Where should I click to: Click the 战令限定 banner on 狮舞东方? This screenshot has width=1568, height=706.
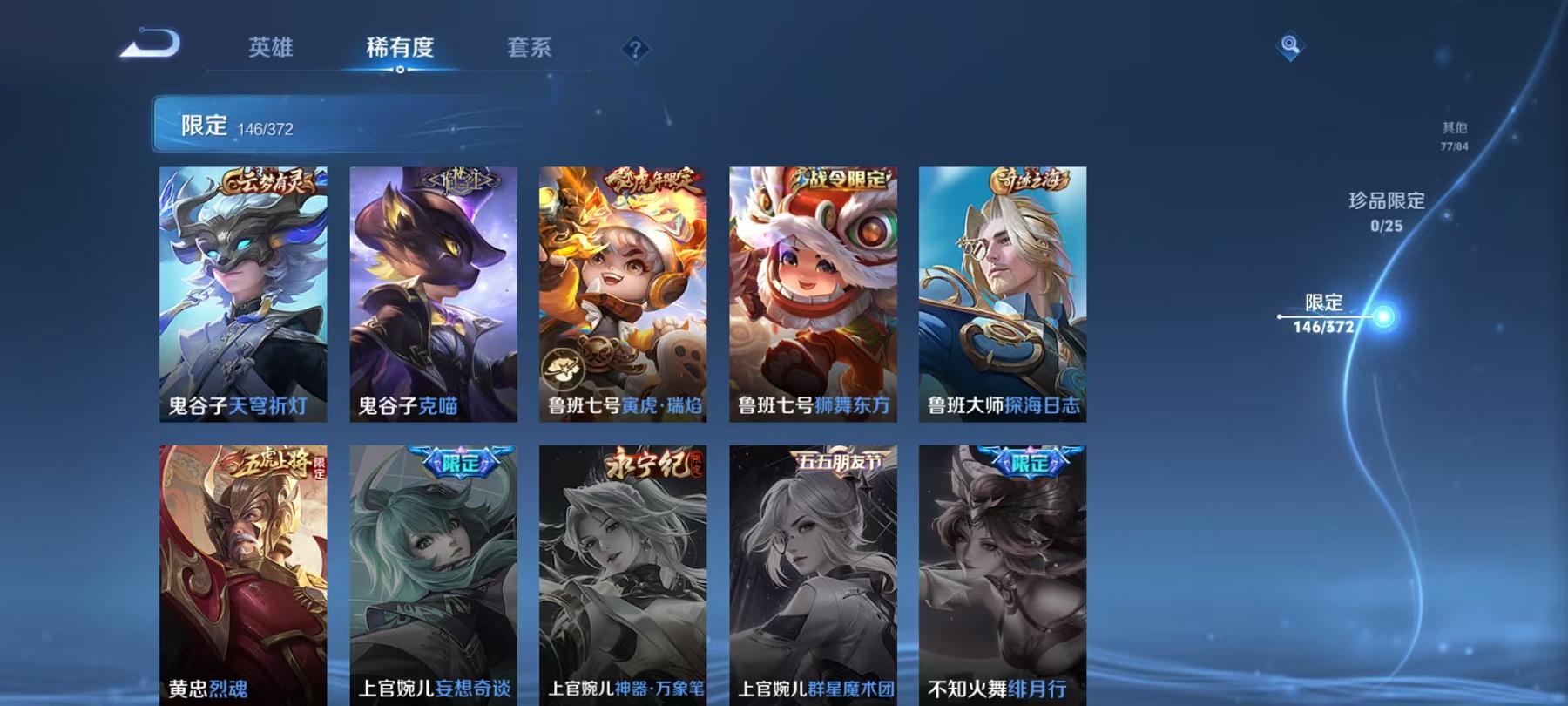(840, 181)
